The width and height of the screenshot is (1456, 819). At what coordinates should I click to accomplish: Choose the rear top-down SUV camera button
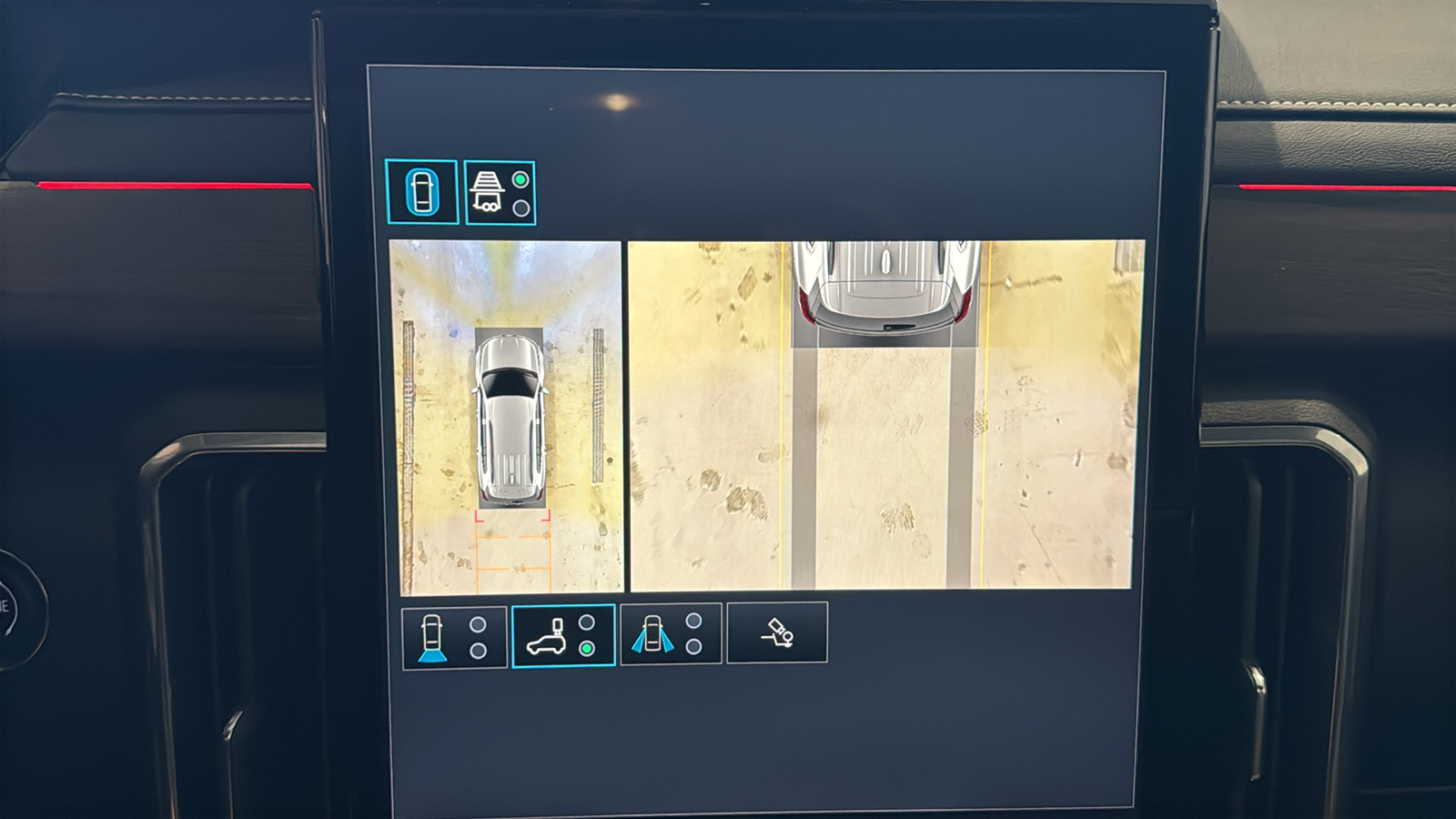pyautogui.click(x=563, y=636)
